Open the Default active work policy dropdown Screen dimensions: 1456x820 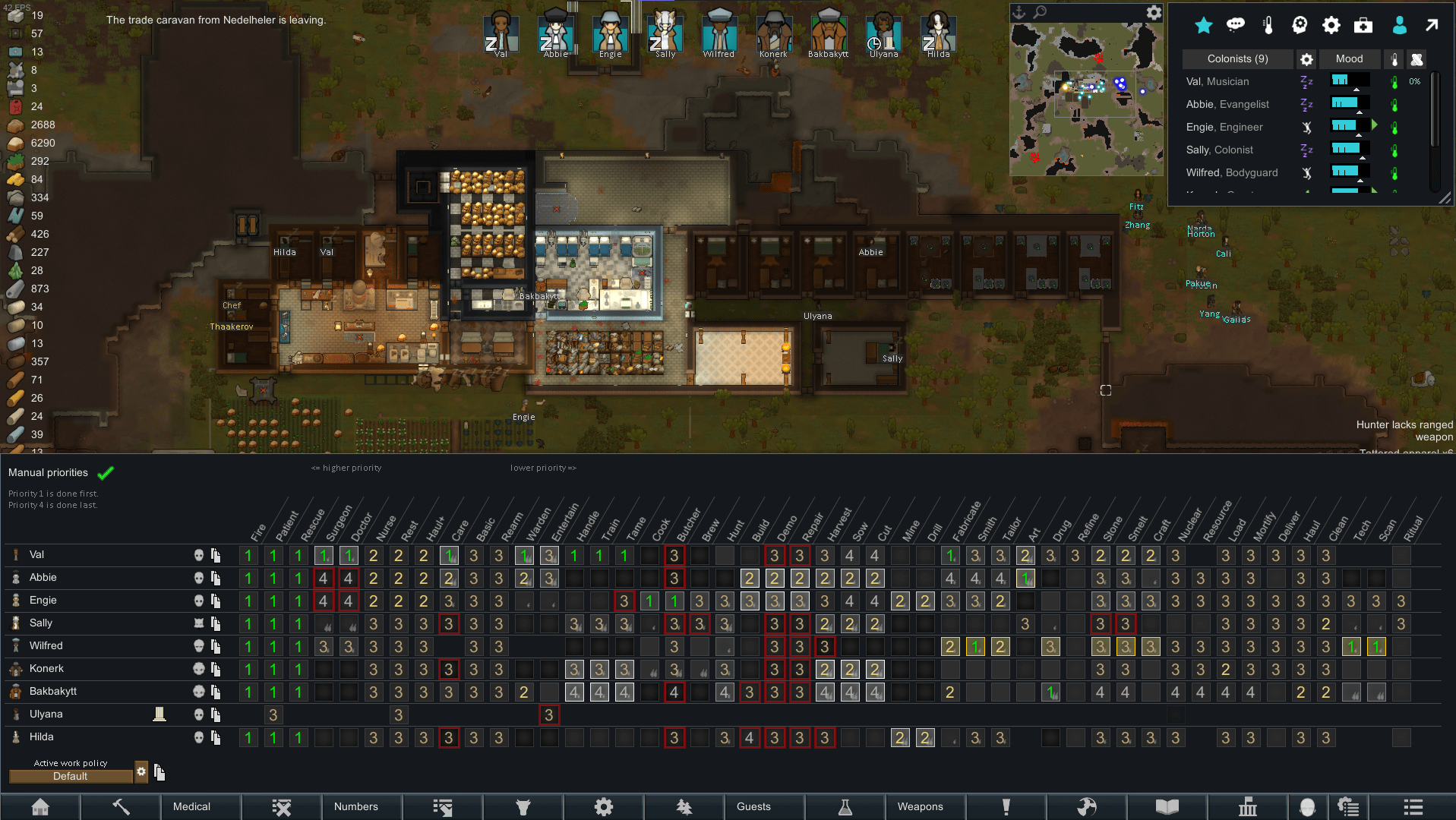coord(71,776)
